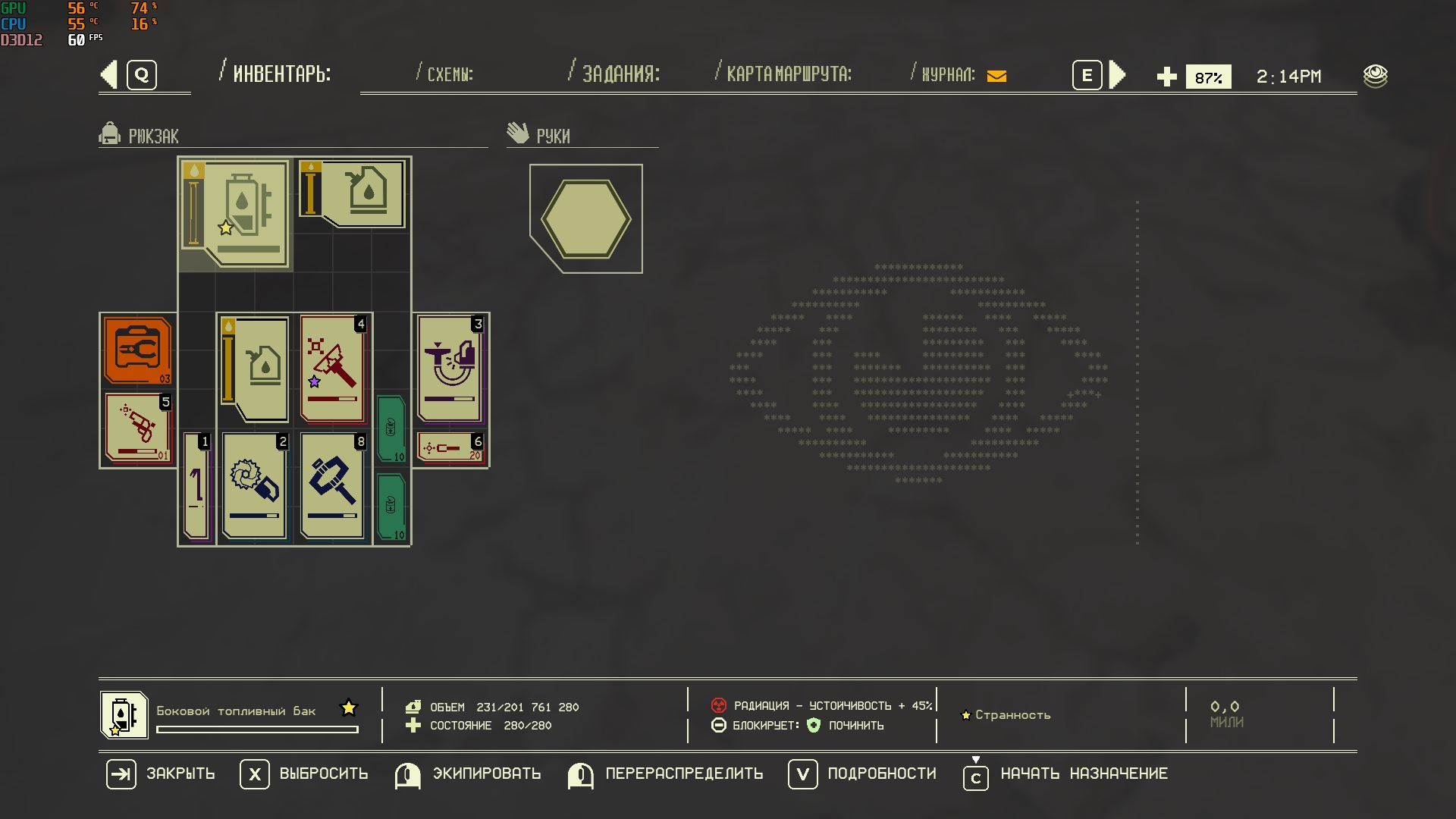Open the Задания tab
The width and height of the screenshot is (1456, 819).
tap(620, 74)
